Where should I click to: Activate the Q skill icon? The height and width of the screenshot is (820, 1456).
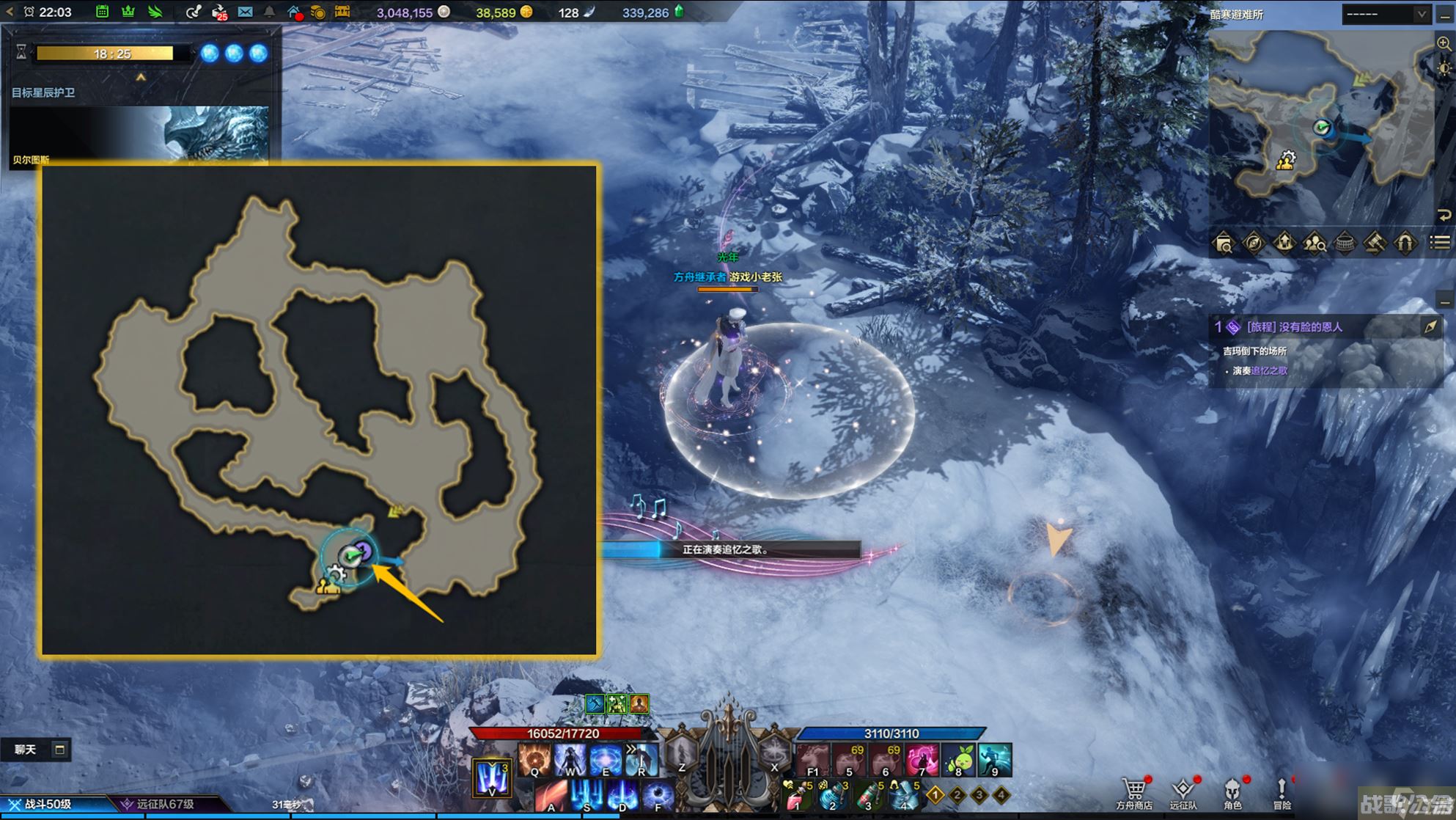point(534,760)
